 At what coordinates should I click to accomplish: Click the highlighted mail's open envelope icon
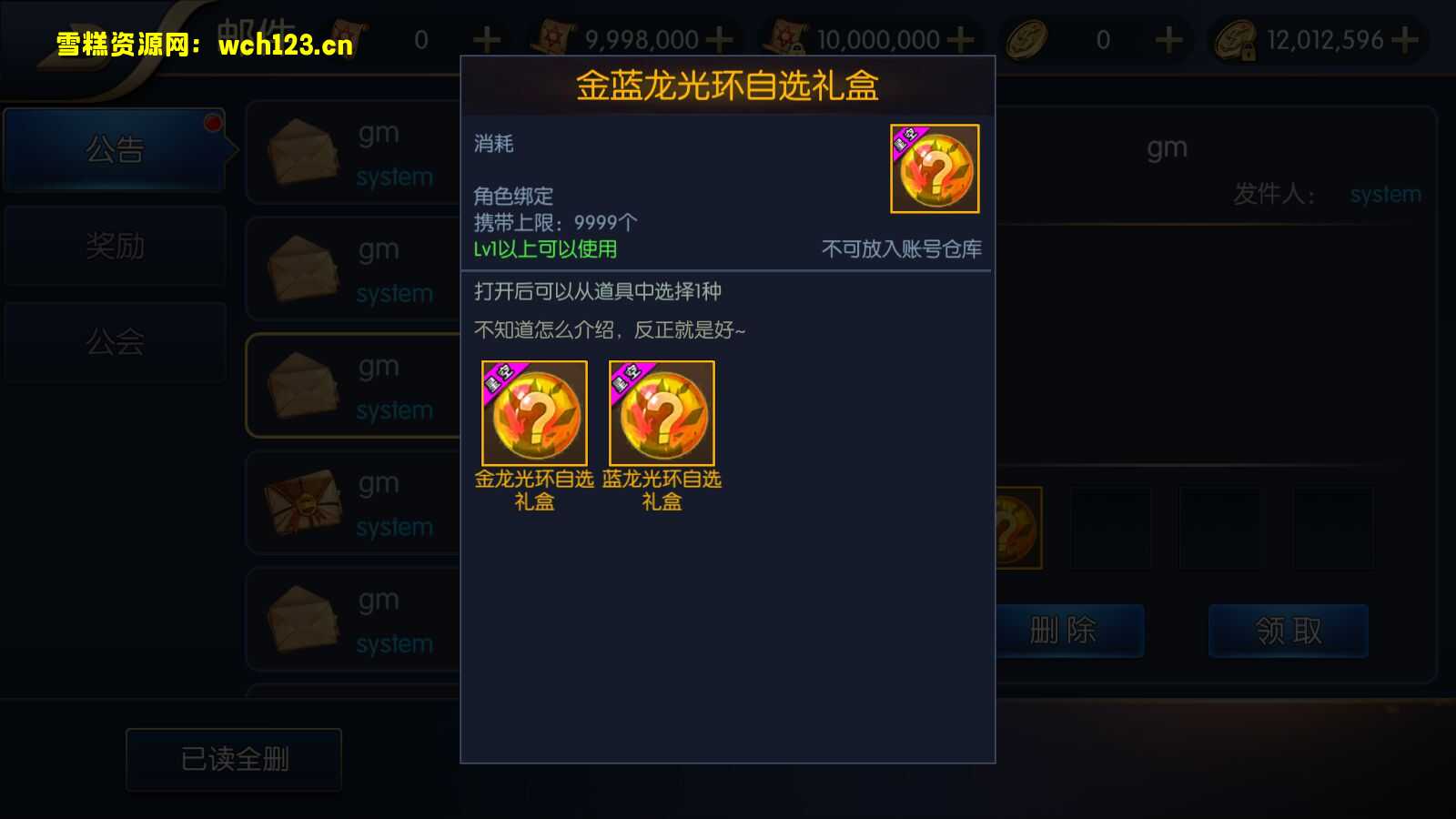pyautogui.click(x=305, y=386)
